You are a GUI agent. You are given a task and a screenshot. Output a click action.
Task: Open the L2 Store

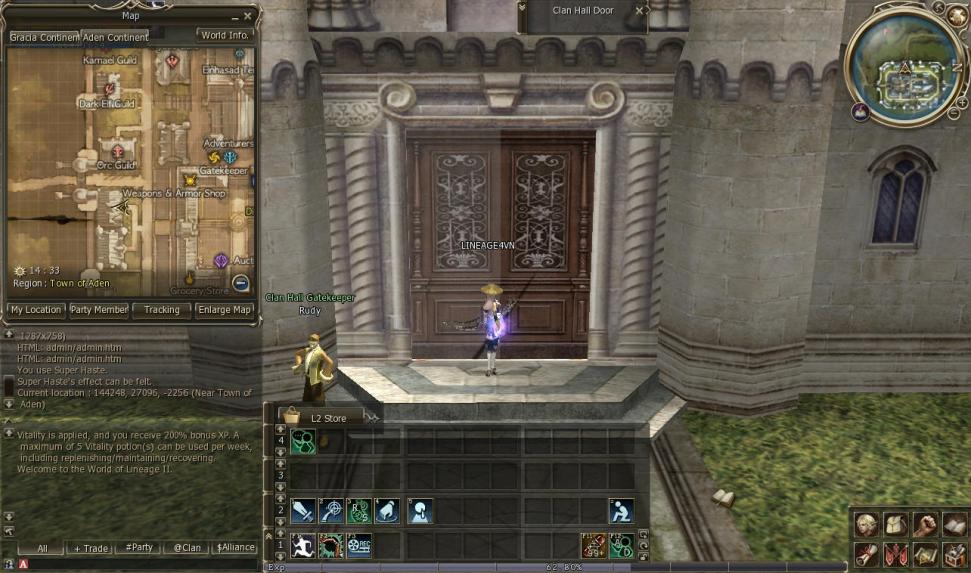(x=328, y=418)
